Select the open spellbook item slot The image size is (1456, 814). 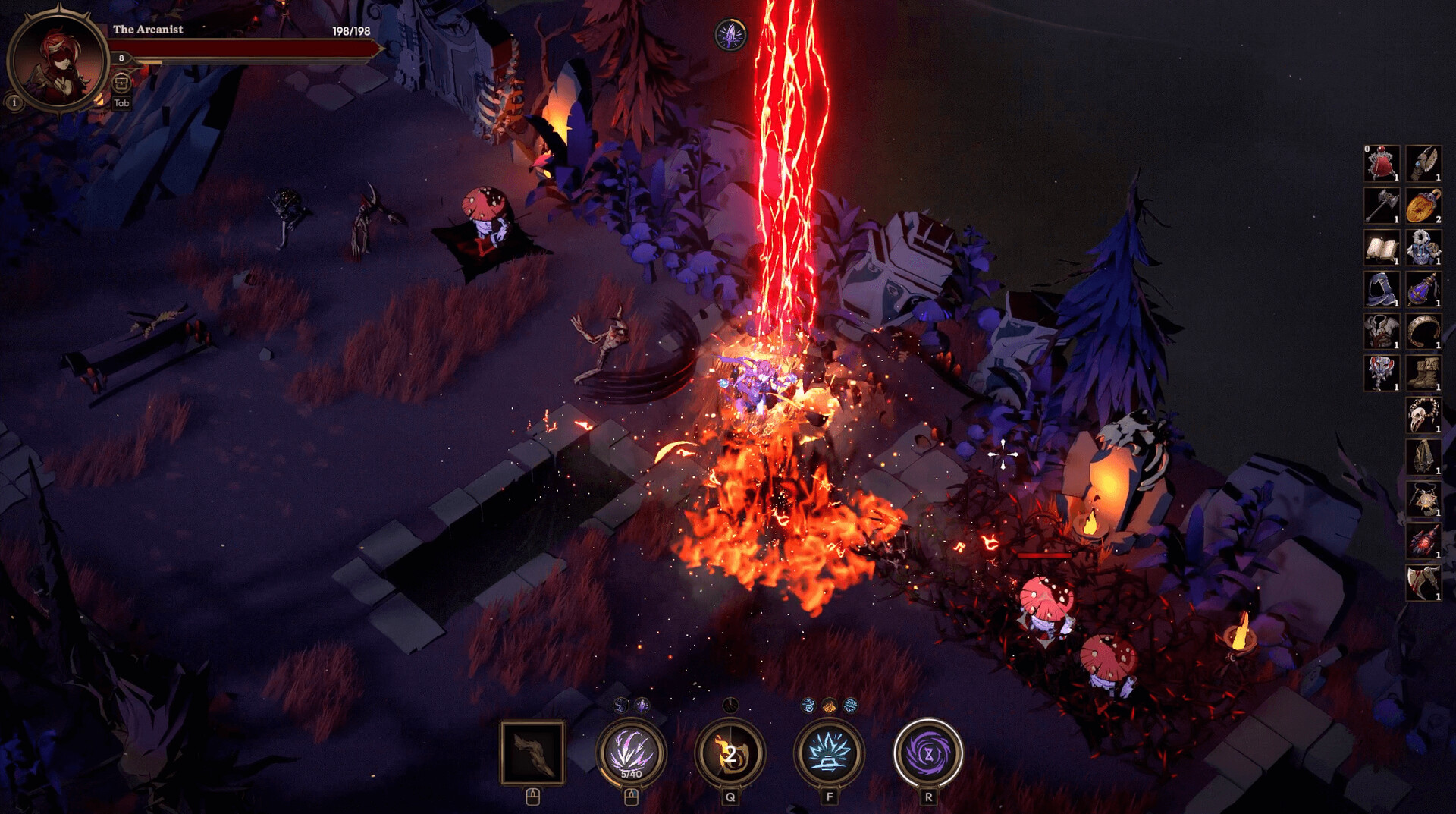pyautogui.click(x=1381, y=247)
